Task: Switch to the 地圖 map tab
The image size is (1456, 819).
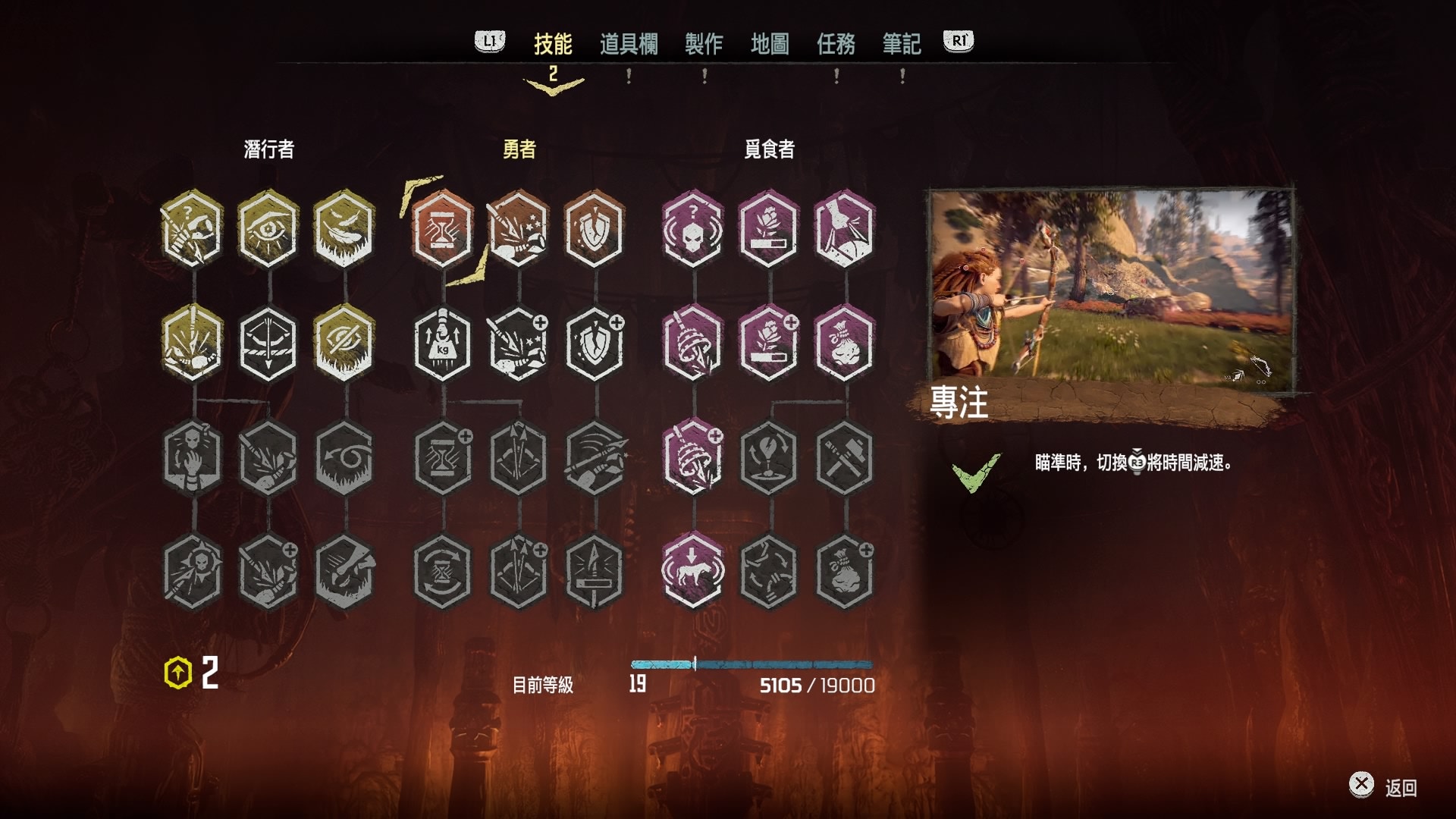Action: point(769,44)
